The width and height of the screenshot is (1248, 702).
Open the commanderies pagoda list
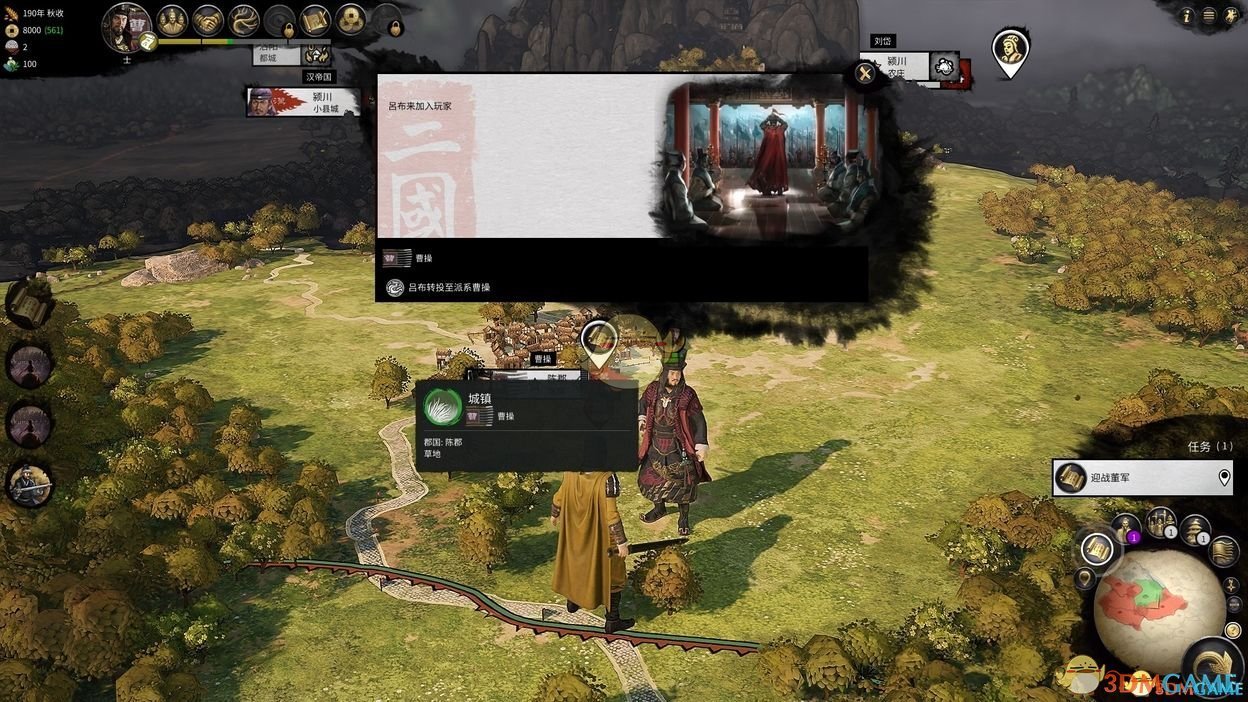coord(1195,530)
